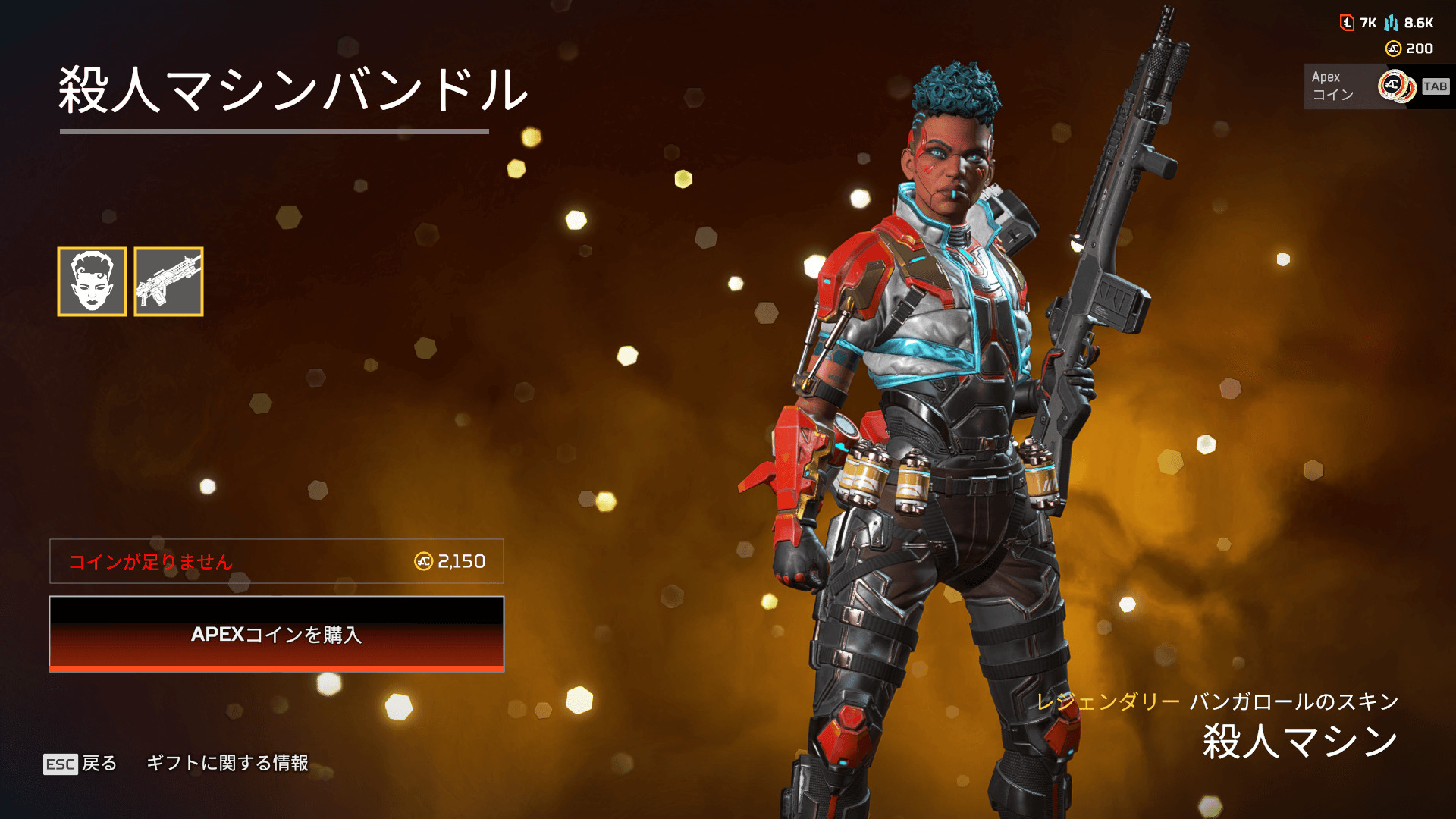
Task: Click the APEXコインを購入 button
Action: tap(277, 634)
